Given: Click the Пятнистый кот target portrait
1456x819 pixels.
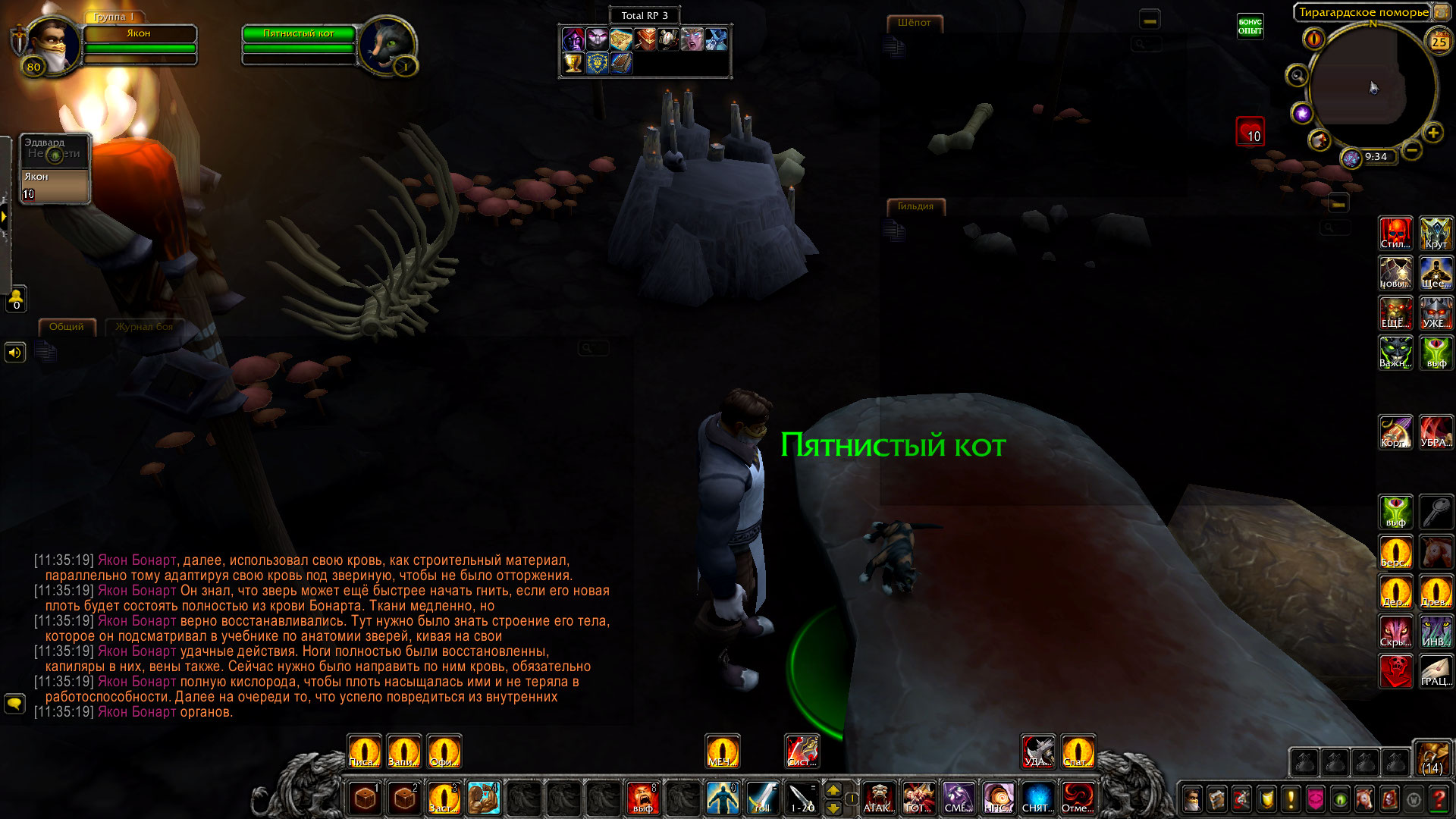Looking at the screenshot, I should (387, 45).
